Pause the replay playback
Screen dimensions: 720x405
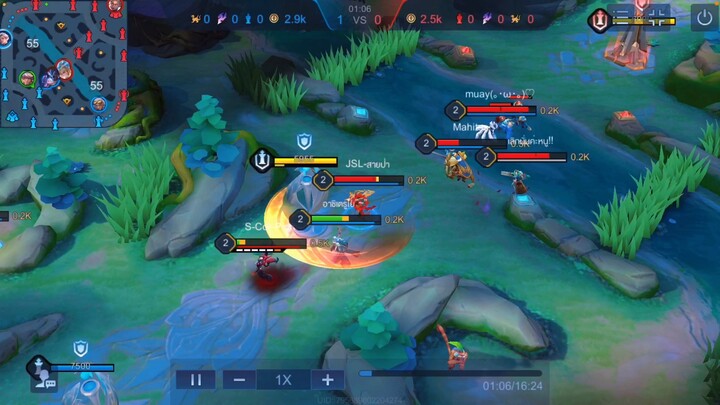(x=196, y=379)
